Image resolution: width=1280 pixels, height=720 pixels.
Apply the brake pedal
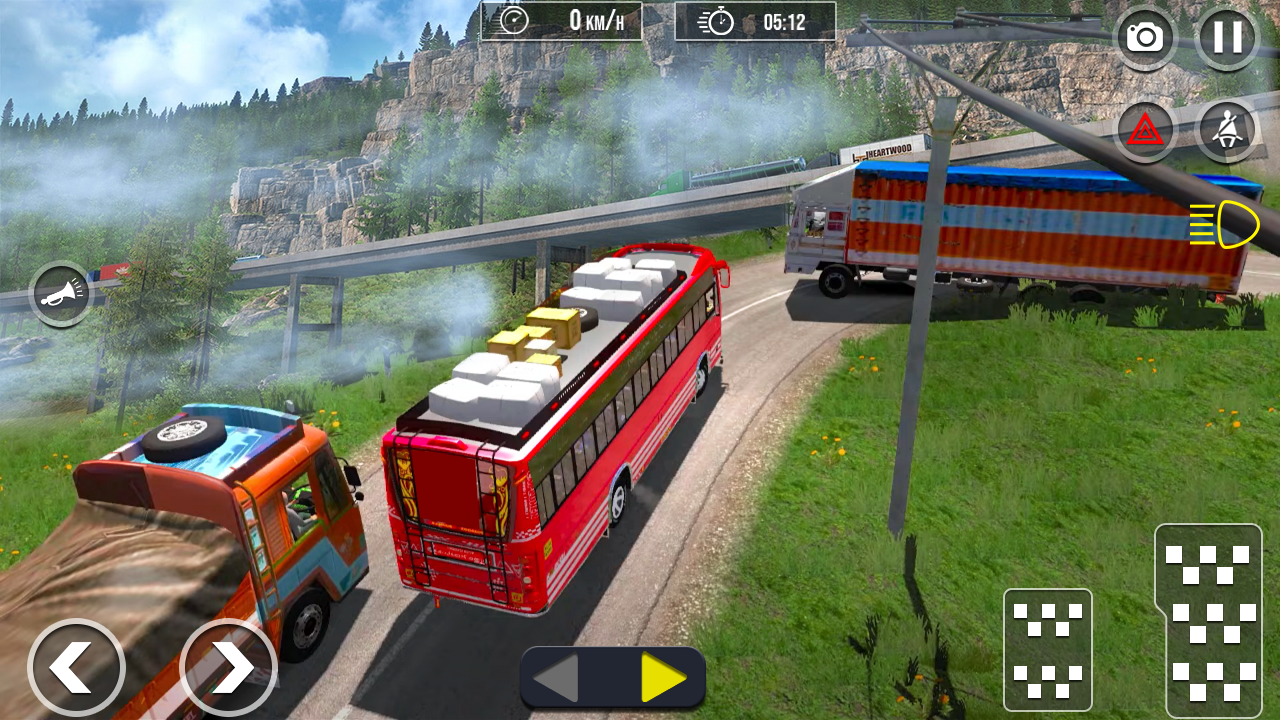(1047, 649)
